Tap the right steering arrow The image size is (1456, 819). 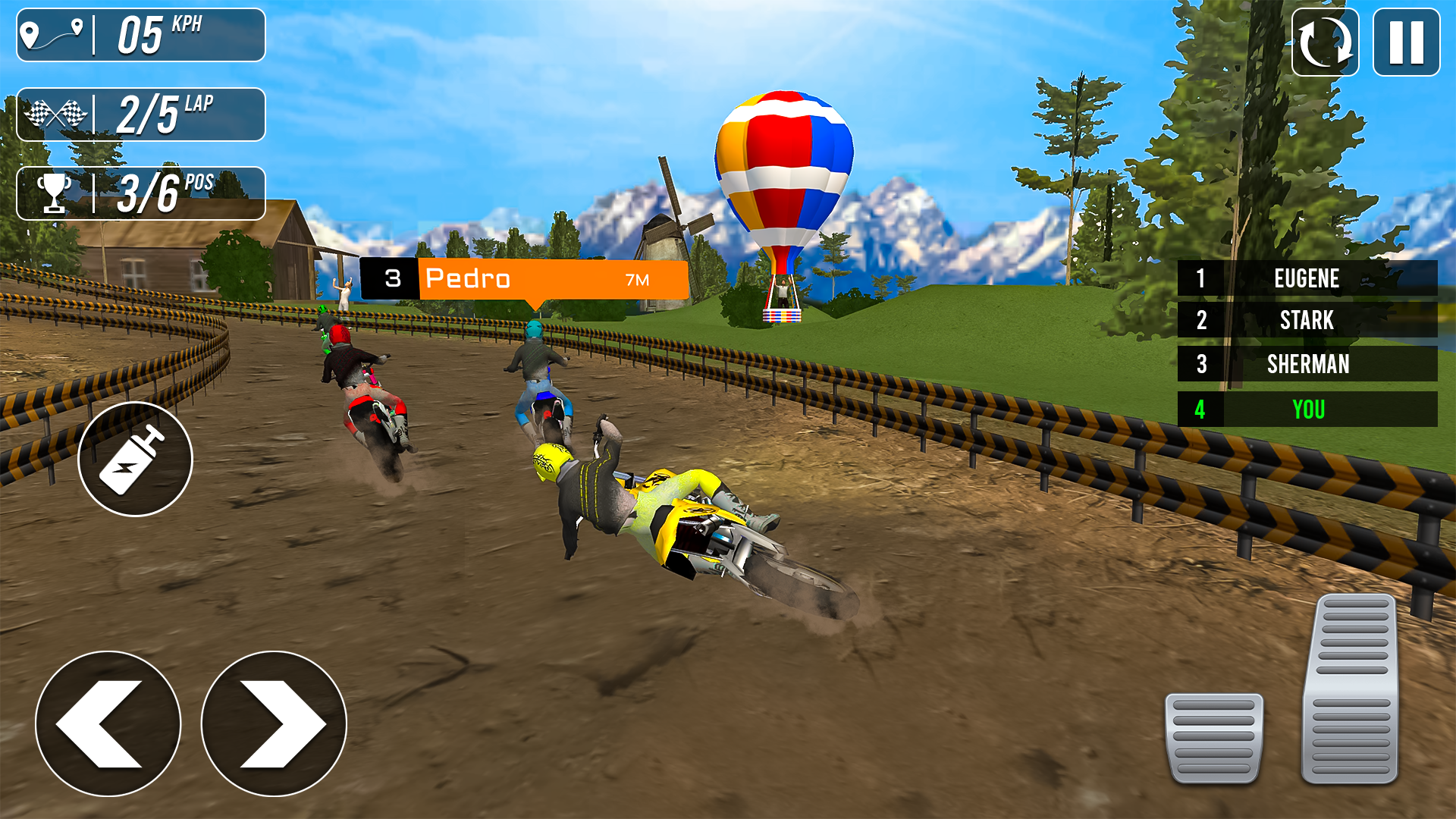tap(271, 724)
